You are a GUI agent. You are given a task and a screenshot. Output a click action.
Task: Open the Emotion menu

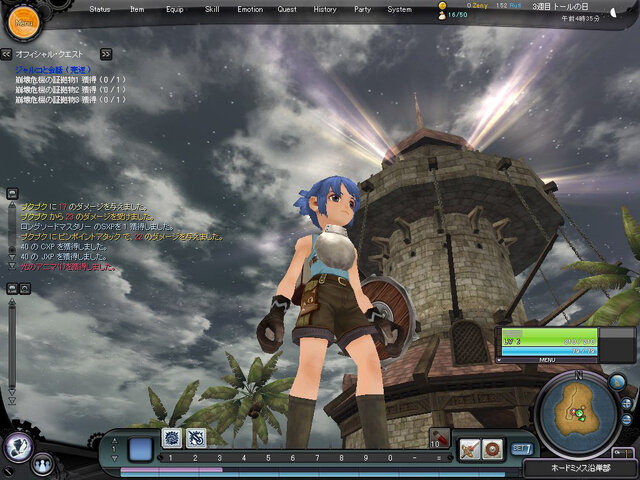(x=250, y=9)
